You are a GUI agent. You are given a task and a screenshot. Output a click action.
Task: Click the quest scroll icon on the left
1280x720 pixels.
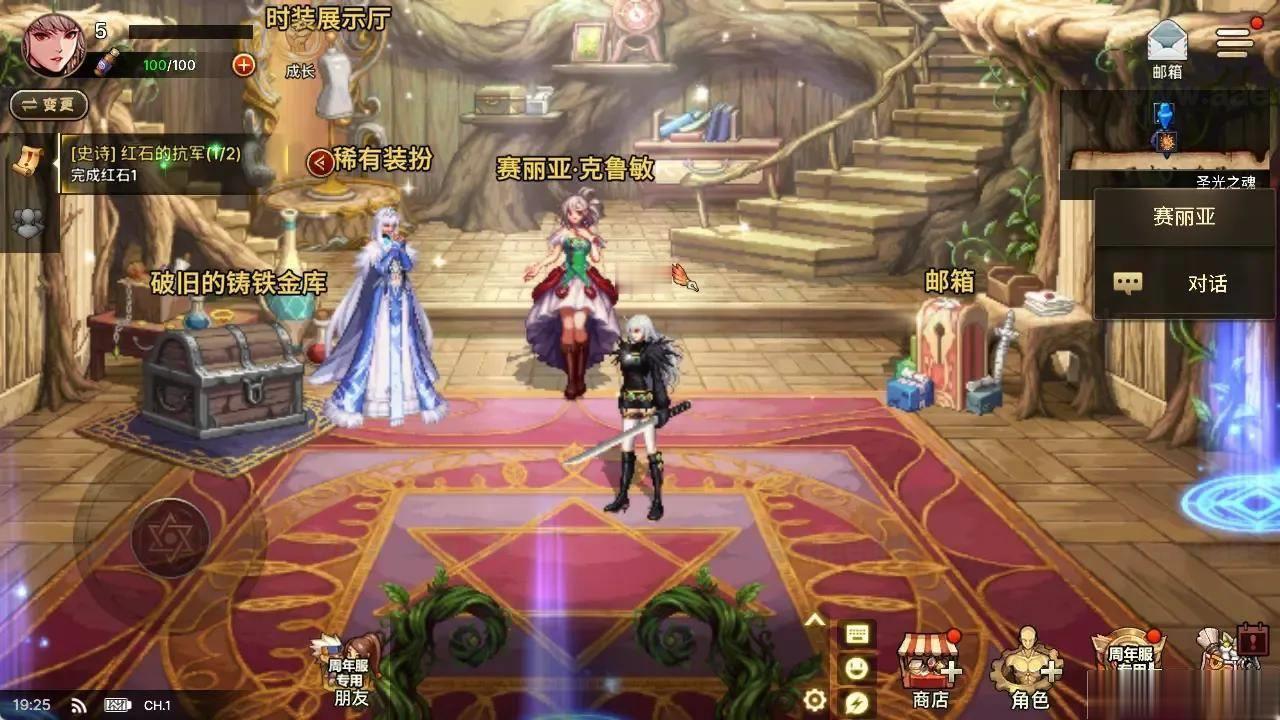pyautogui.click(x=27, y=160)
